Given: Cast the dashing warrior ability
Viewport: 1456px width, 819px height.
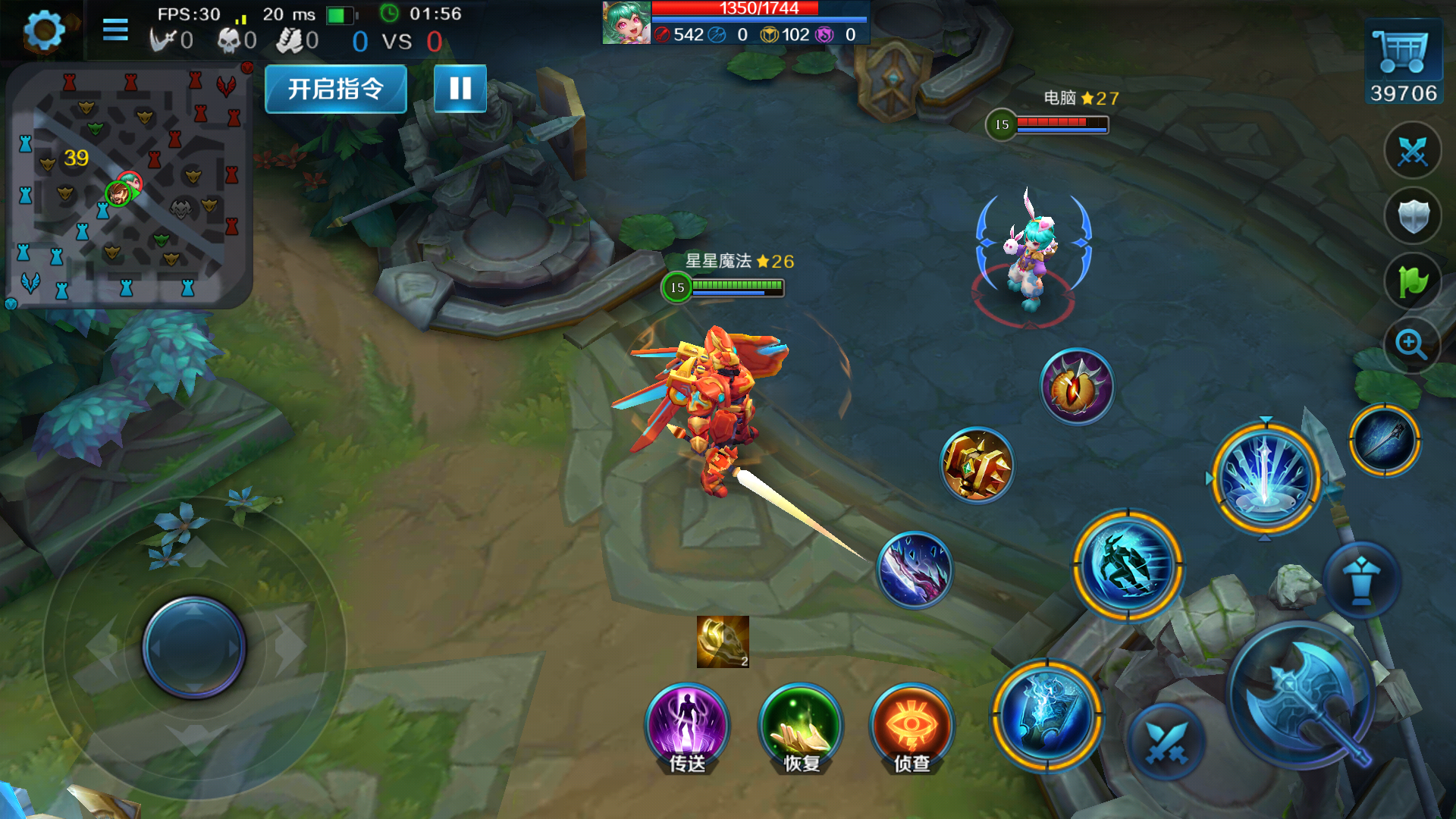Looking at the screenshot, I should (x=1128, y=566).
